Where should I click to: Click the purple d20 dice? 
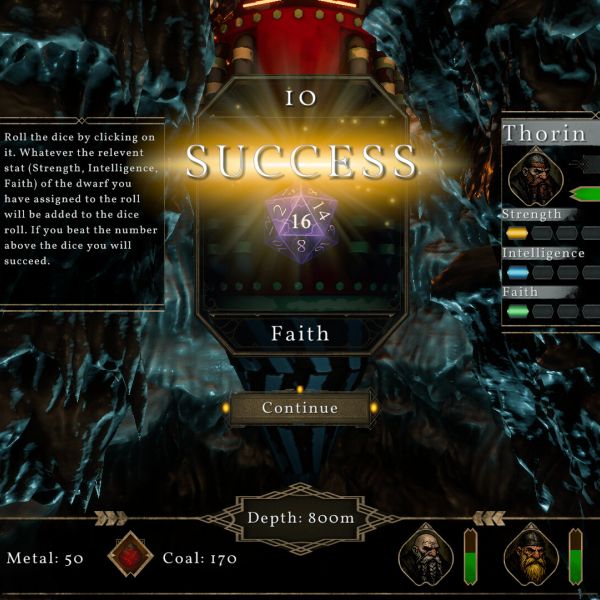[x=300, y=222]
